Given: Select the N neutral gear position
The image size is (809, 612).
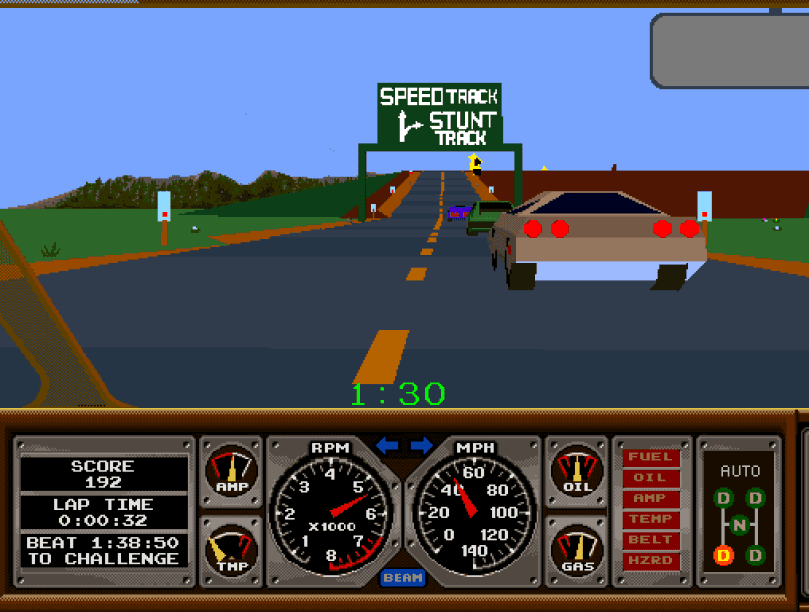Looking at the screenshot, I should 739,525.
